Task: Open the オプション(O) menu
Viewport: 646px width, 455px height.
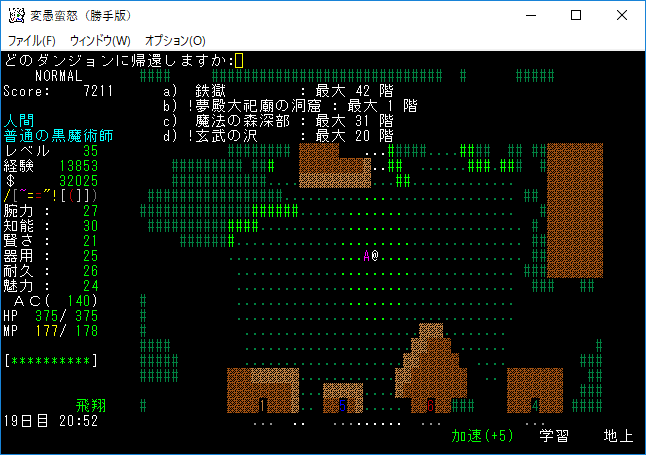Action: coord(175,40)
